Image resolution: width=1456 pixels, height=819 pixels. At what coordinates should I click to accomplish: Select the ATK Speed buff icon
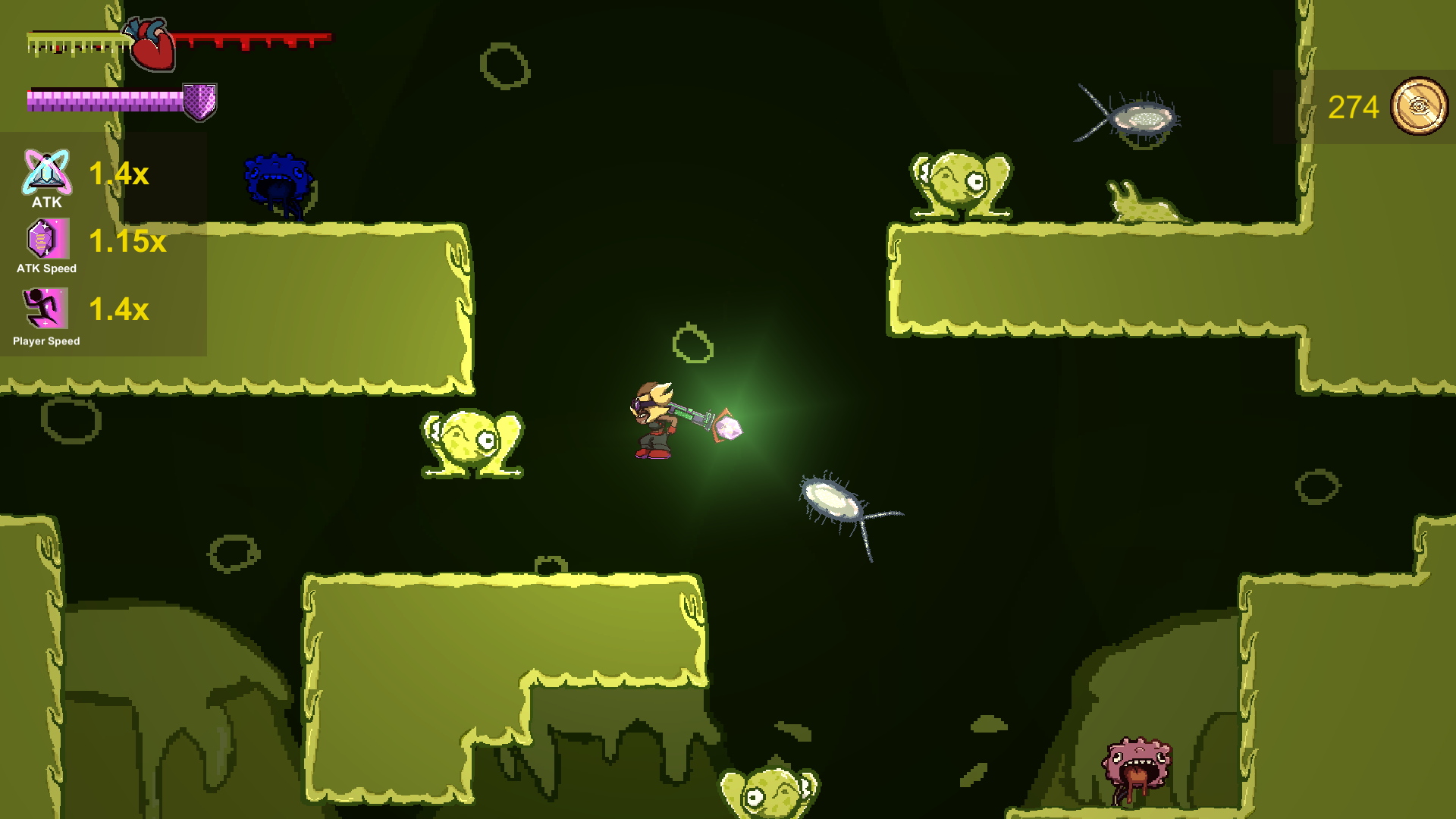point(47,239)
